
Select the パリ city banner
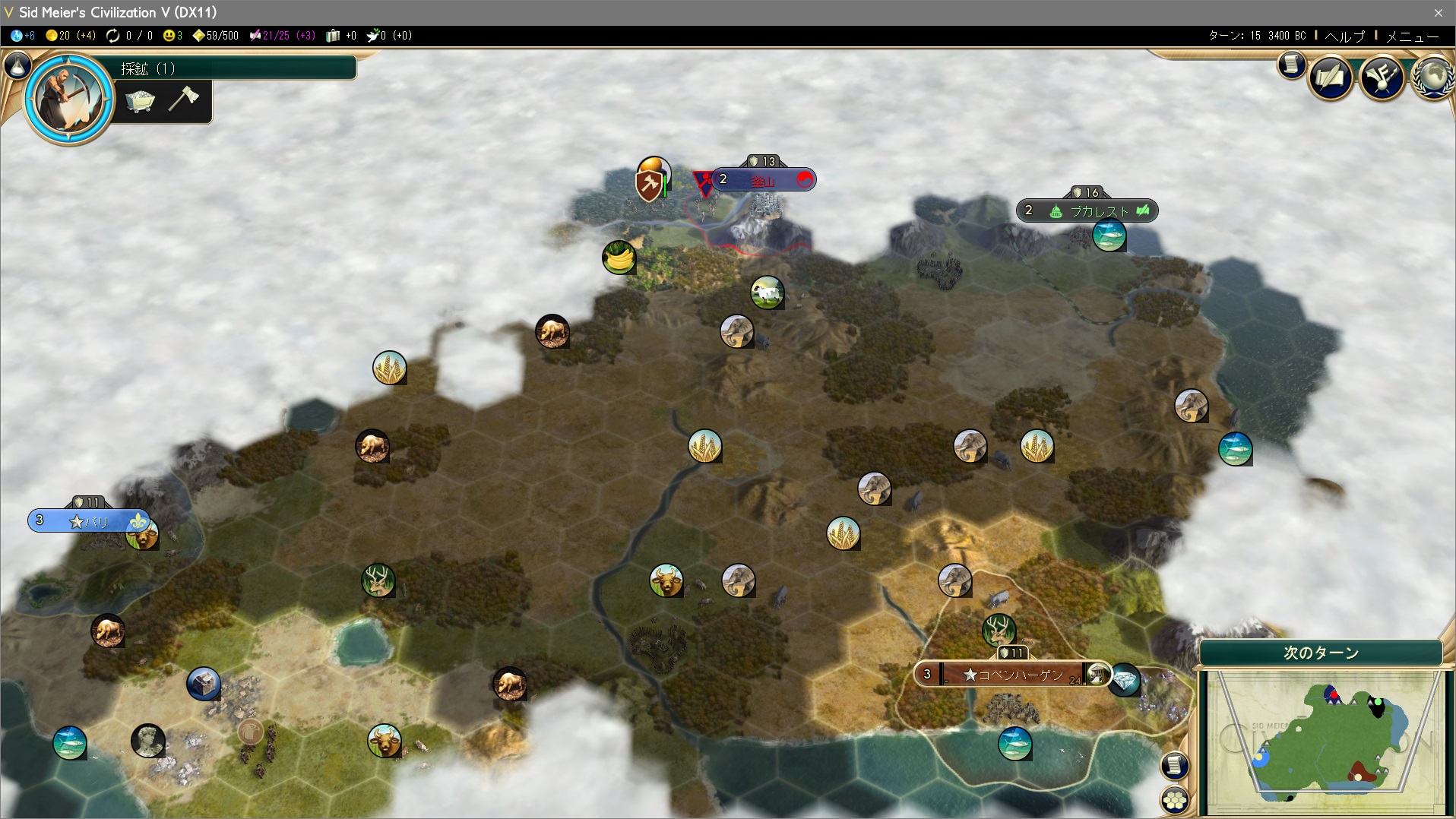(x=88, y=521)
